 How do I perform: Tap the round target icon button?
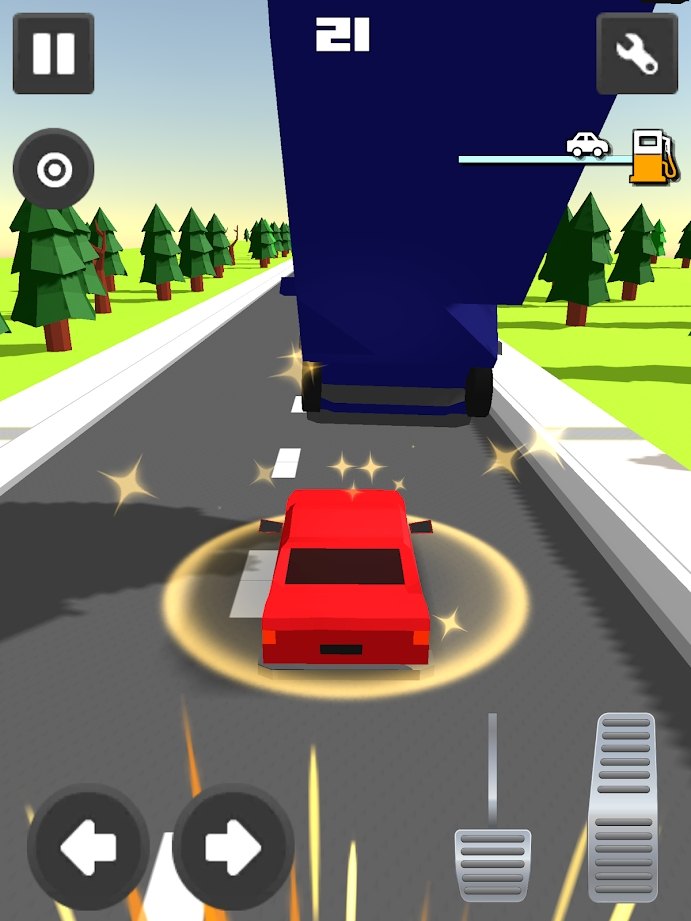click(53, 170)
